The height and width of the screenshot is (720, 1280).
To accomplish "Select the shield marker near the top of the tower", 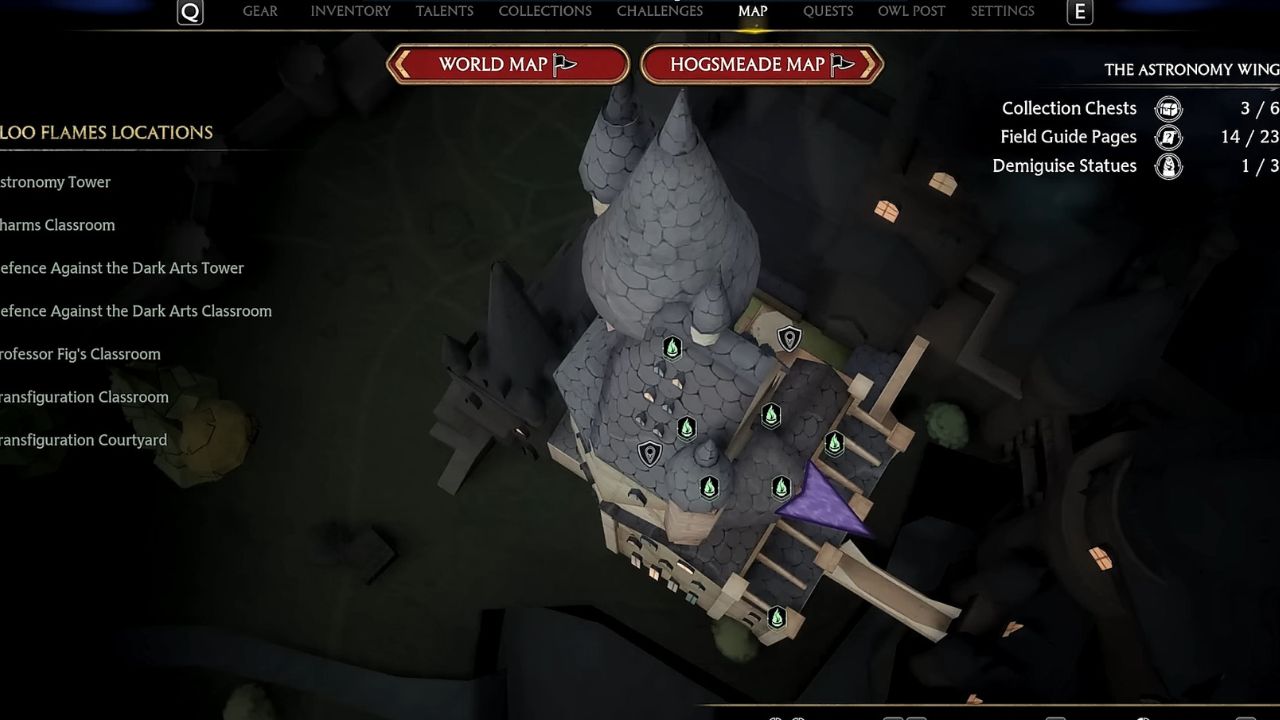I will click(789, 338).
